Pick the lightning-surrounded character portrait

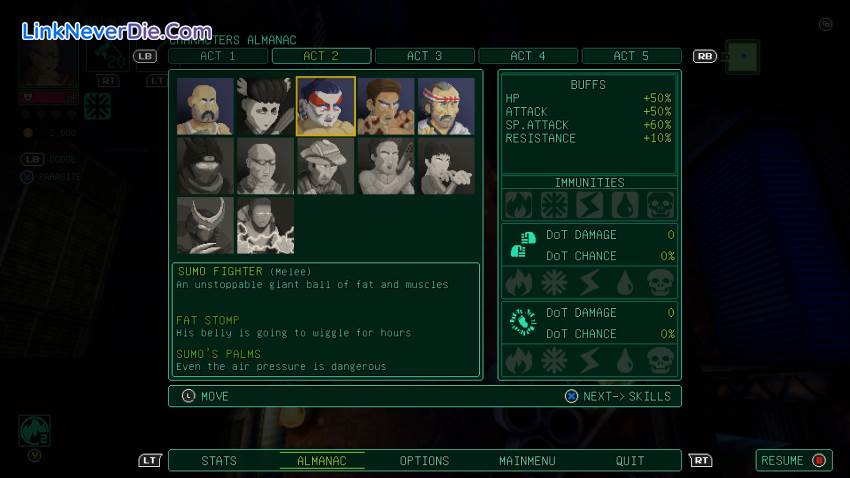click(x=265, y=225)
